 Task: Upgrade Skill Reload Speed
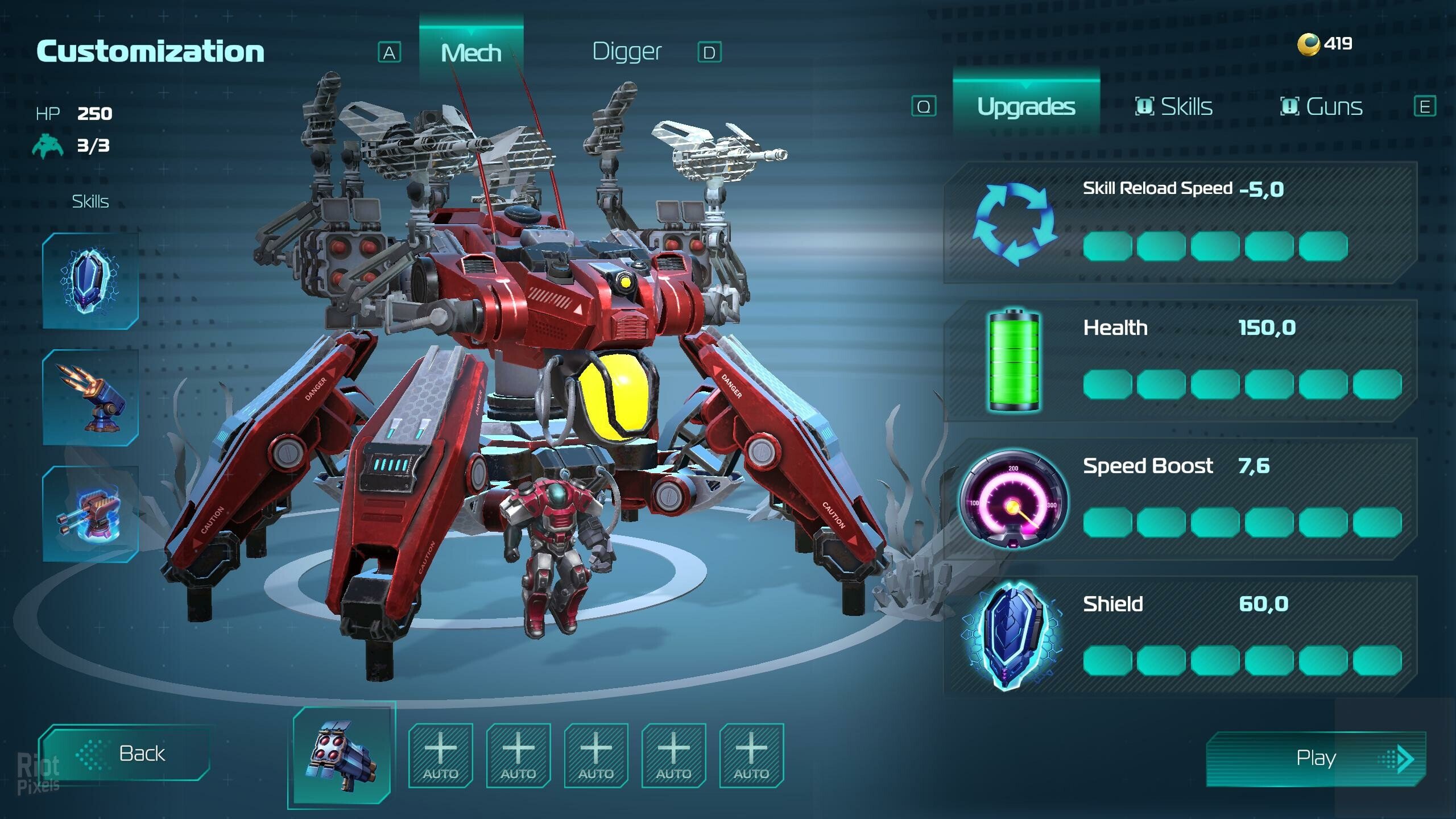(1180, 223)
